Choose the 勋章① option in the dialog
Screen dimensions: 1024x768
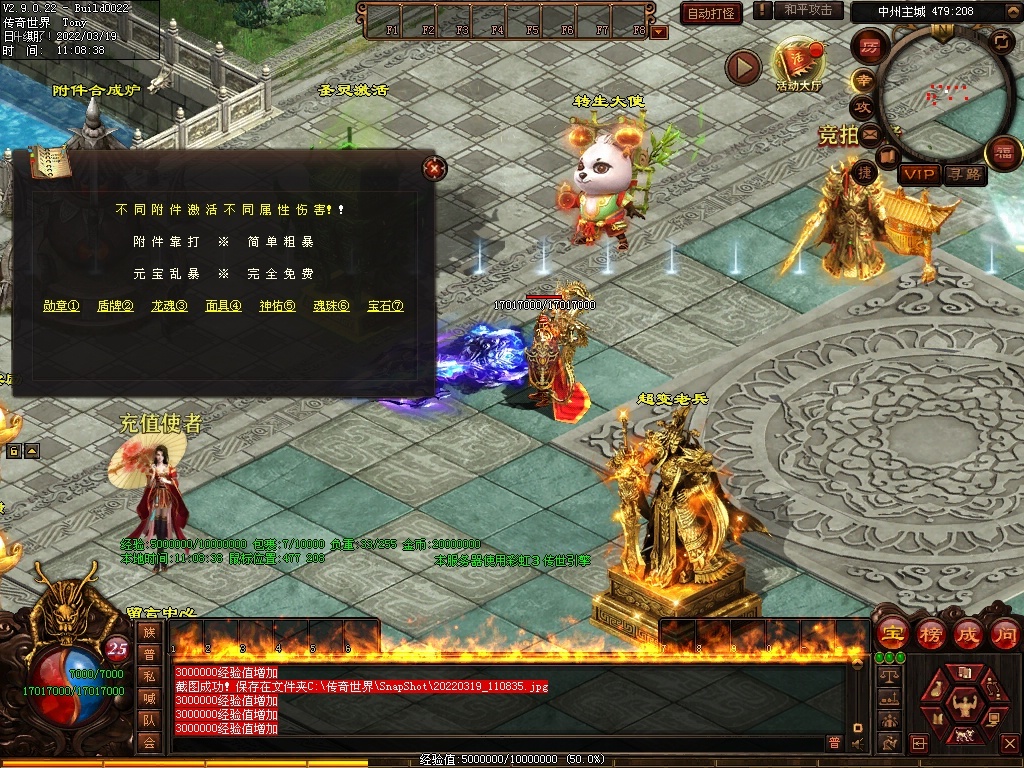[61, 306]
